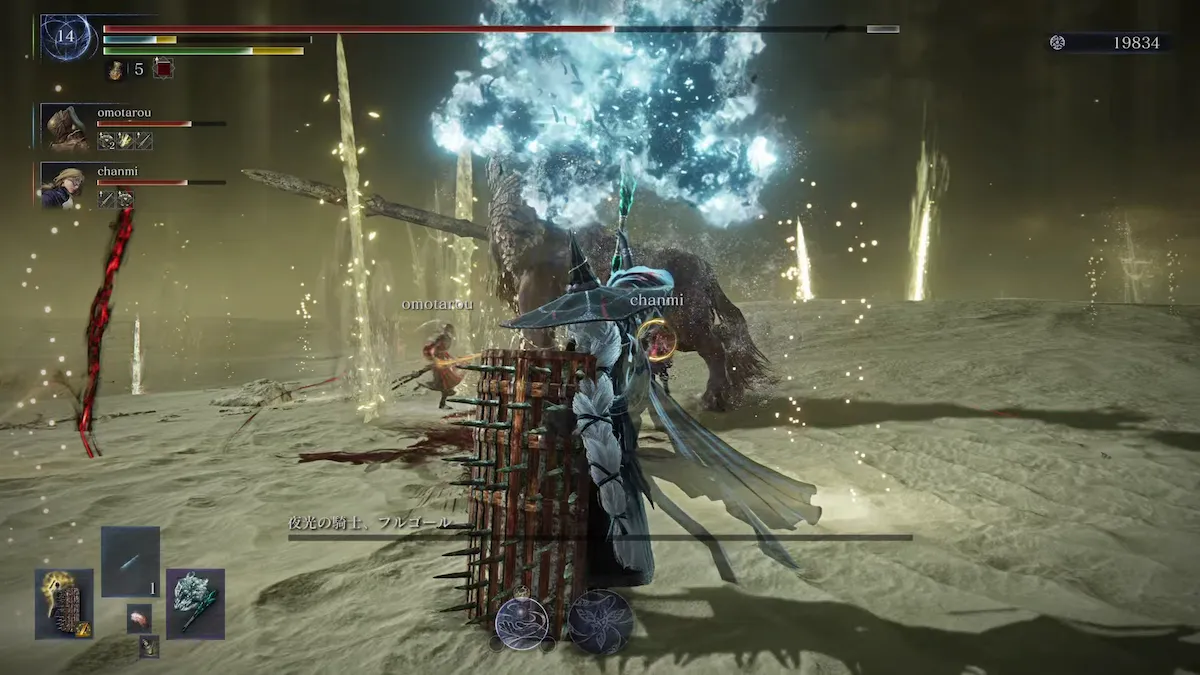Click the dark red square status icon
The height and width of the screenshot is (675, 1200).
click(163, 69)
